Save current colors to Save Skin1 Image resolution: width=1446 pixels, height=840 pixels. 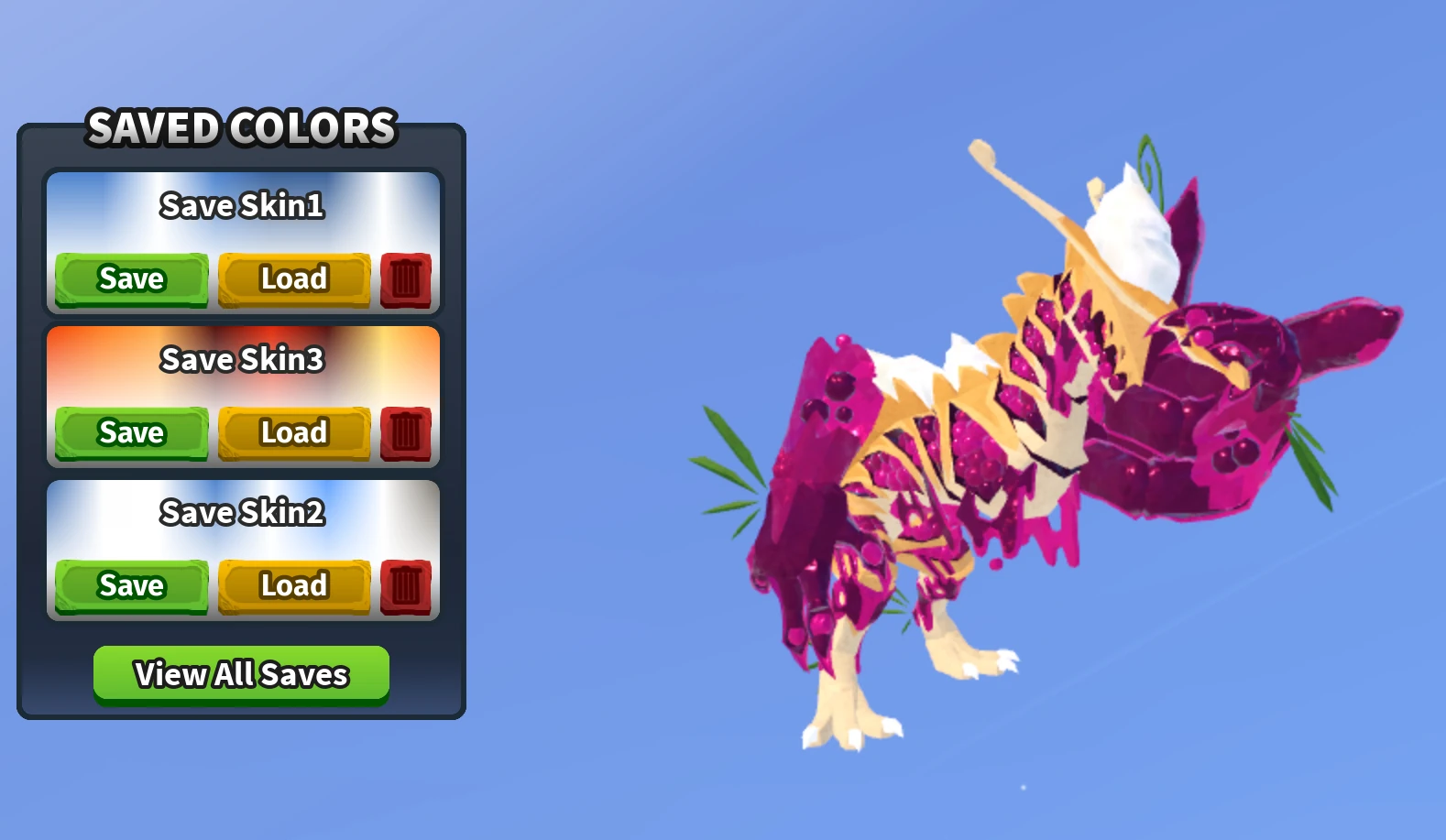[130, 278]
